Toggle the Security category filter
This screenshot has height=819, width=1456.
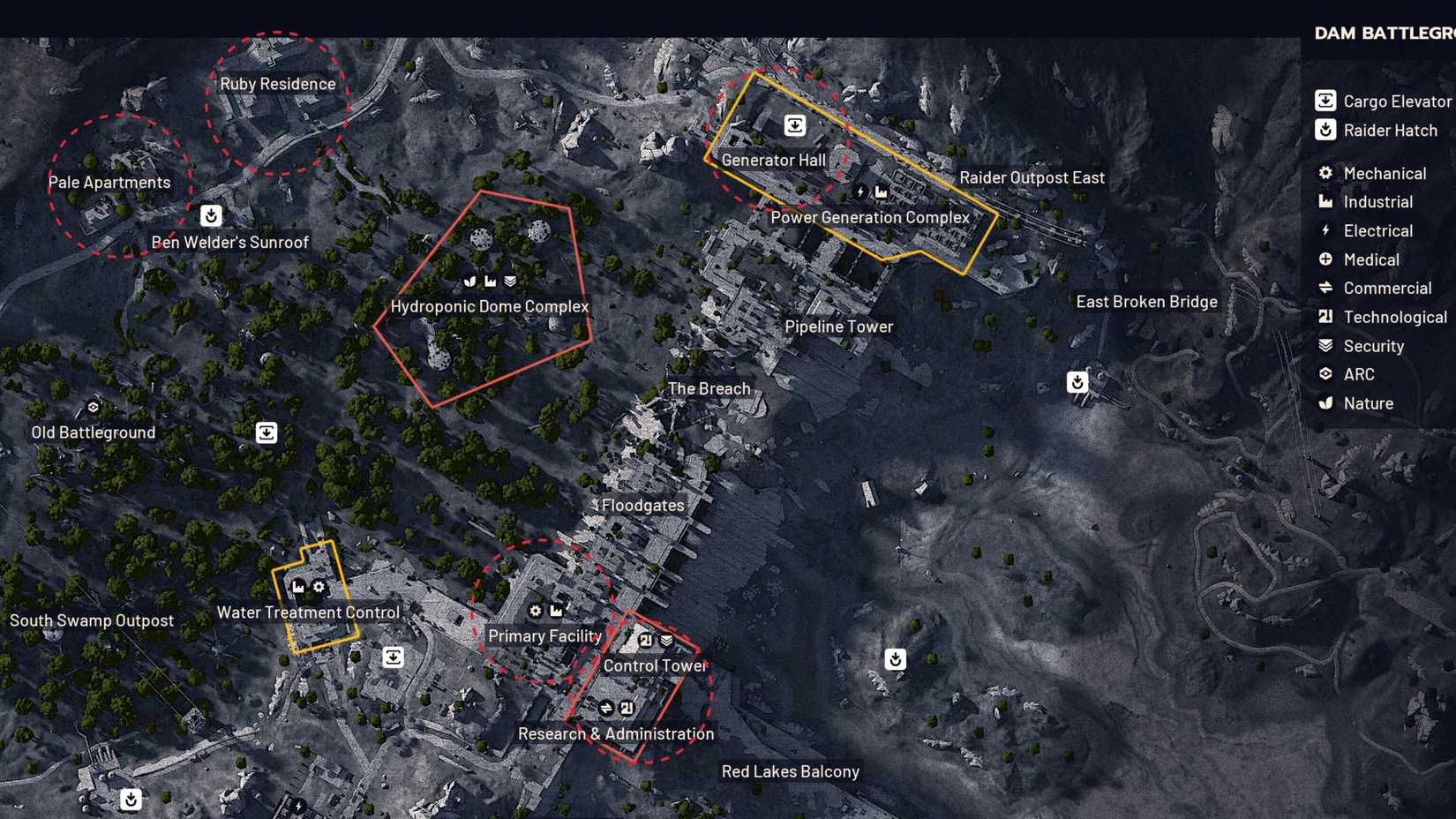tap(1325, 346)
